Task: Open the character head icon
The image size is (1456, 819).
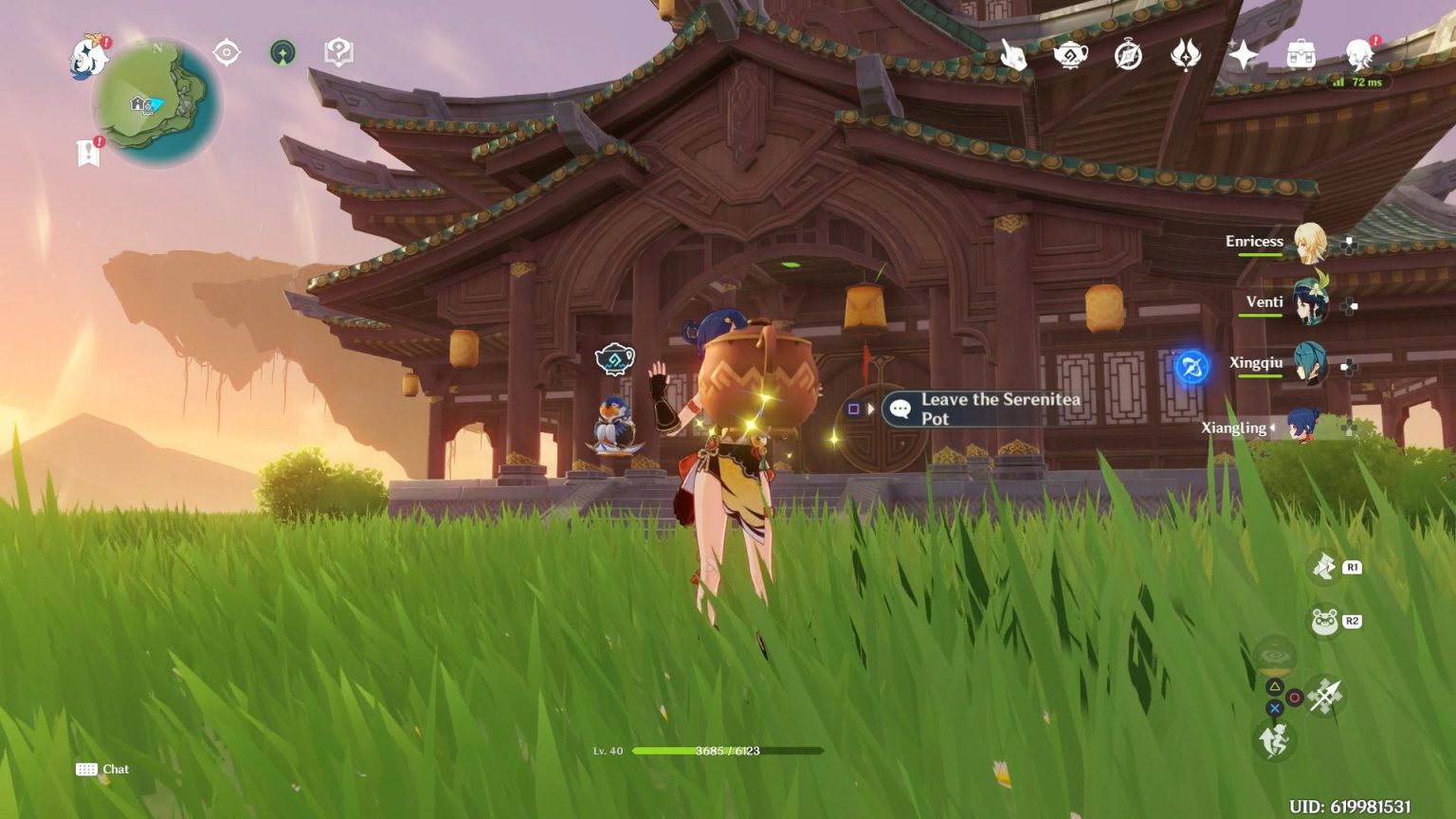Action: [x=1358, y=55]
